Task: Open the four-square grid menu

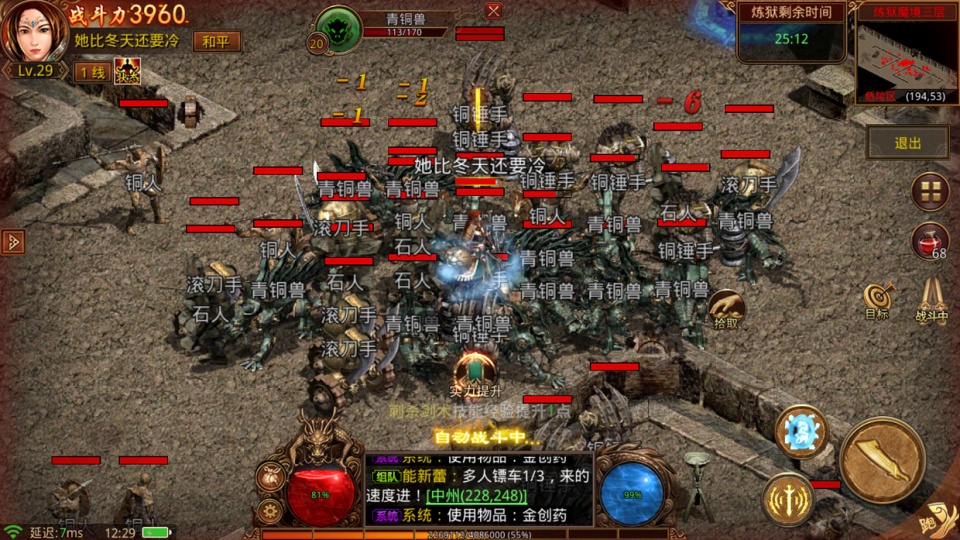Action: [929, 190]
